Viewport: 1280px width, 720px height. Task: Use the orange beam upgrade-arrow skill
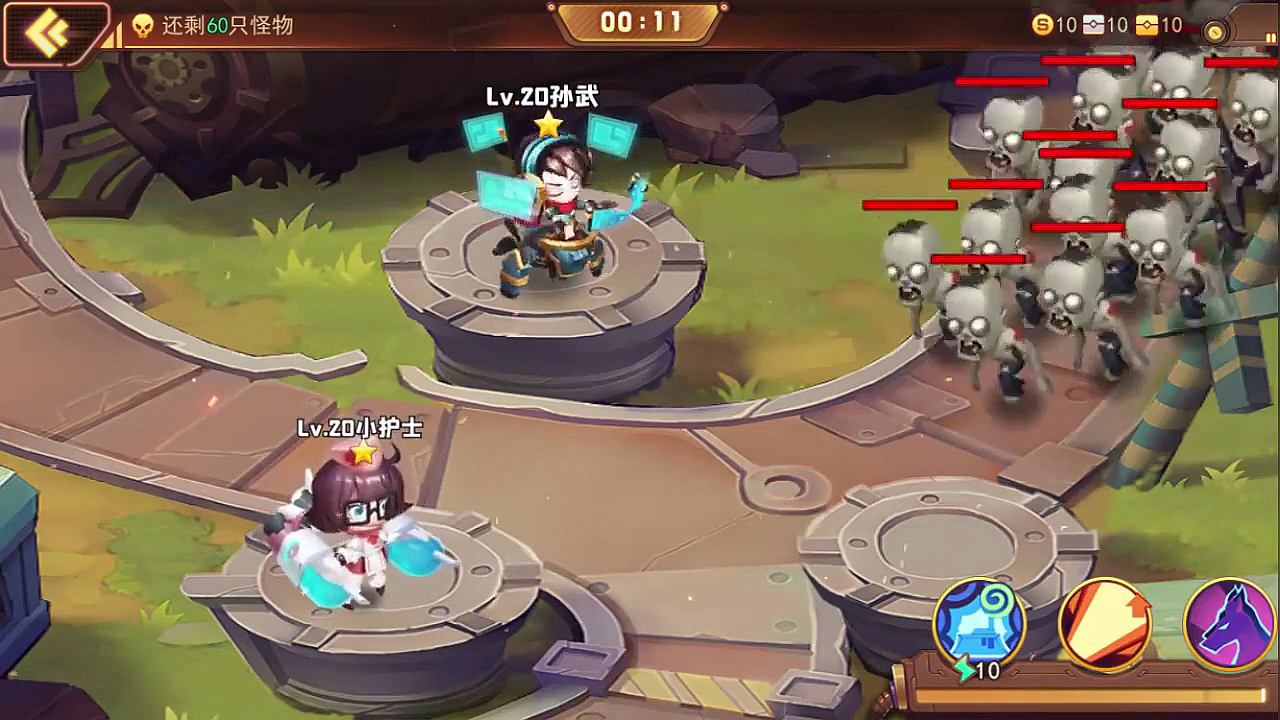(x=1104, y=624)
